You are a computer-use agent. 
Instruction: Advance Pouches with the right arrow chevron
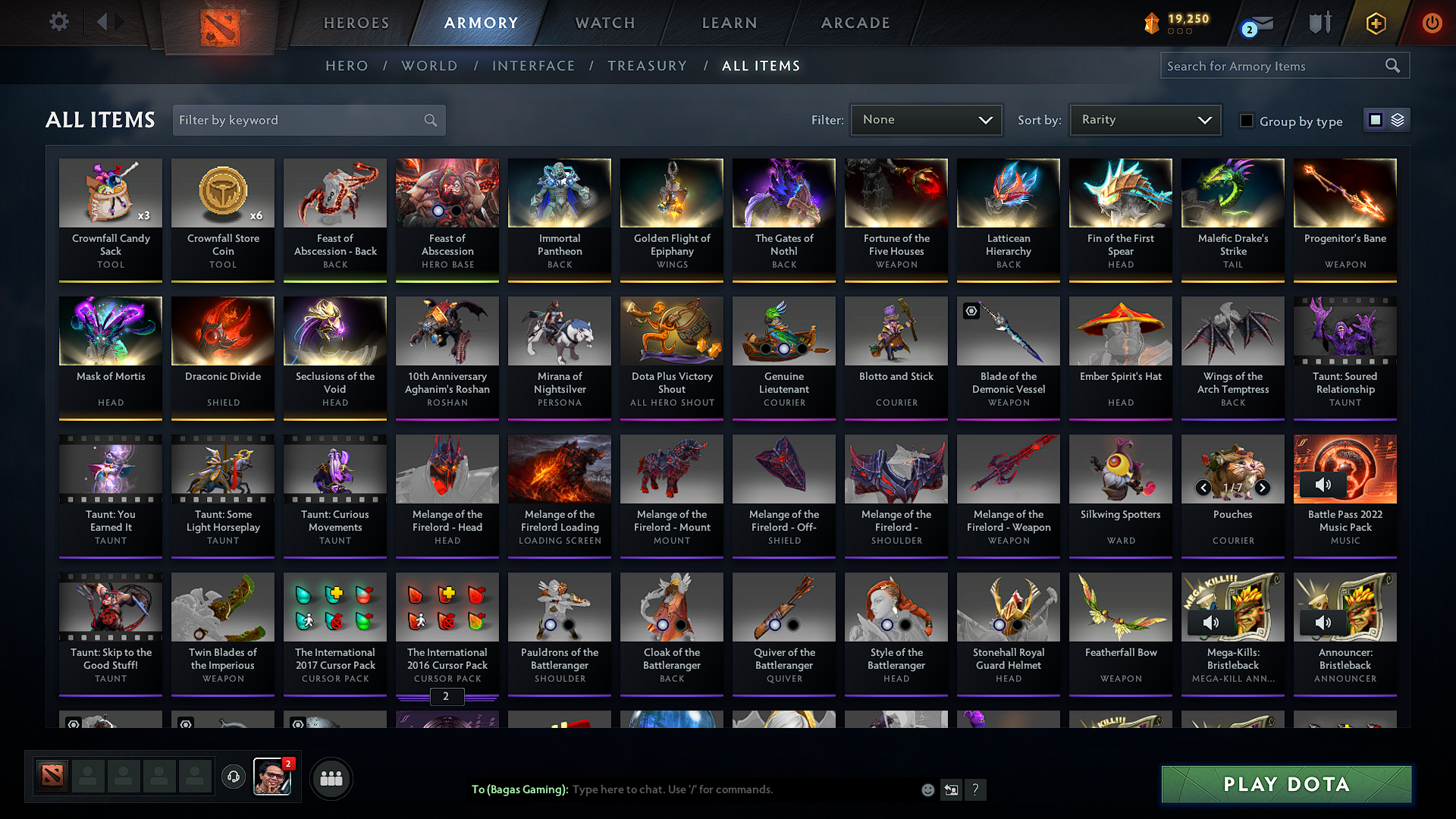(1263, 488)
